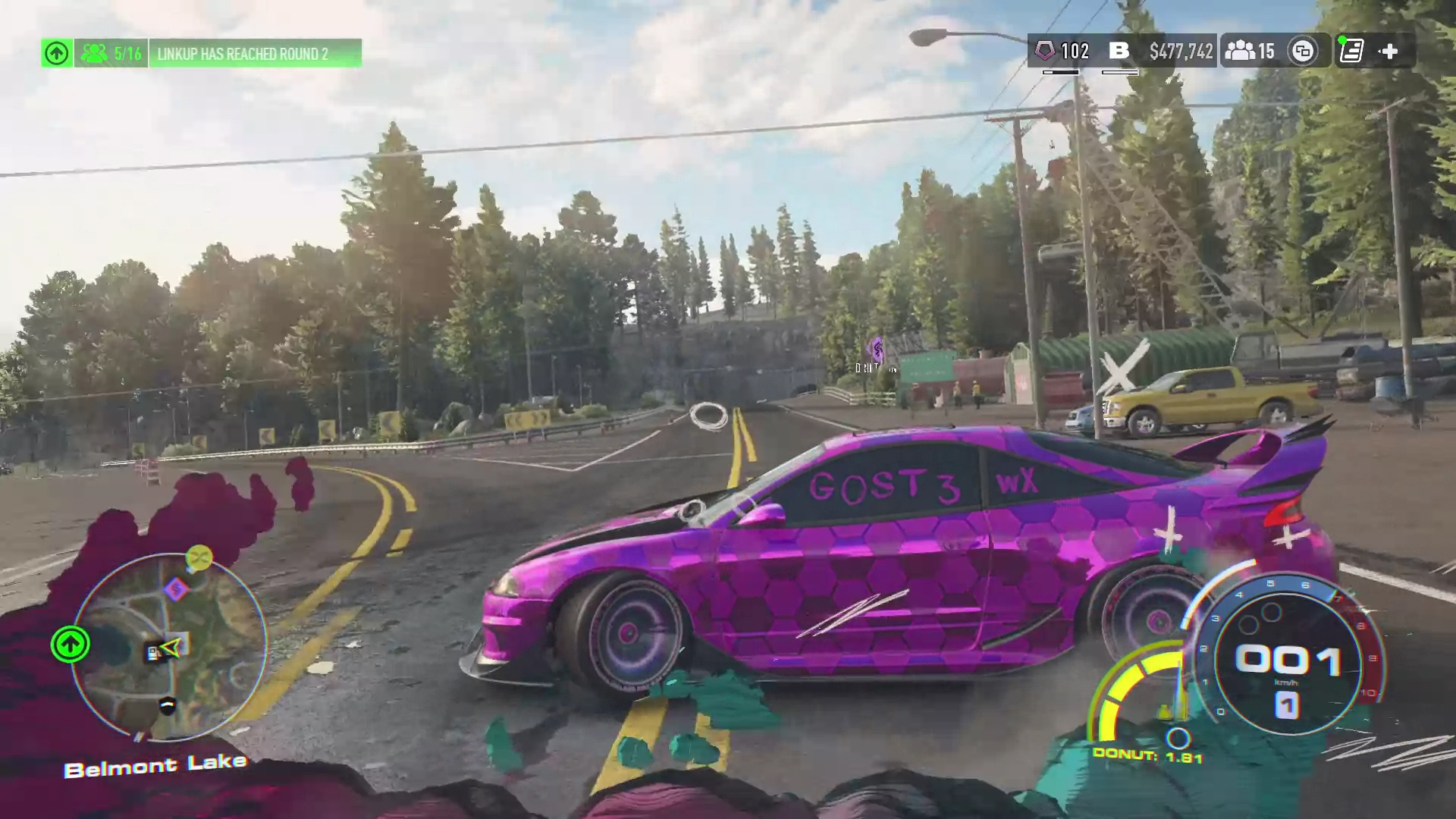This screenshot has width=1456, height=819.
Task: Click the green arrow Linkup marker beside minimap
Action: (x=71, y=645)
